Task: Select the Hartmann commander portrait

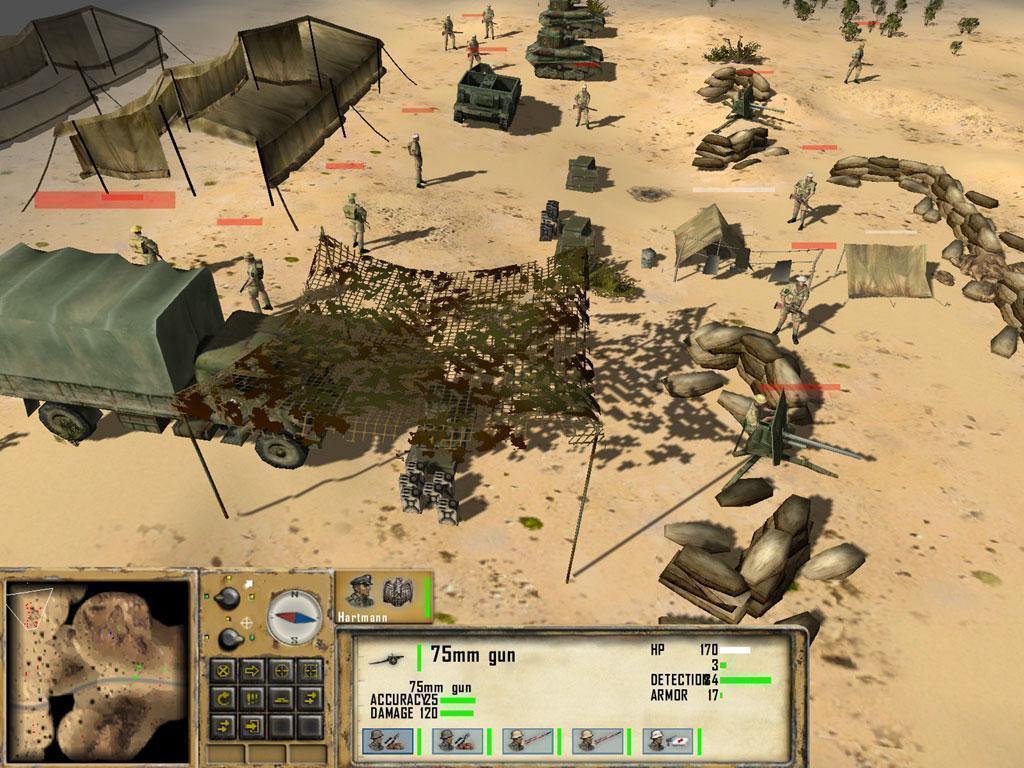Action: [361, 593]
